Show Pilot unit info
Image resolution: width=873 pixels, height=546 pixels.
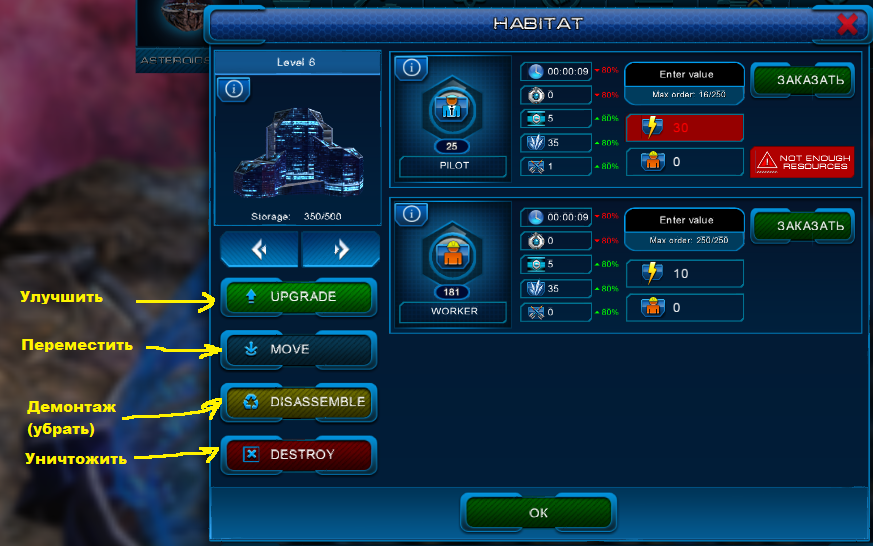[412, 68]
